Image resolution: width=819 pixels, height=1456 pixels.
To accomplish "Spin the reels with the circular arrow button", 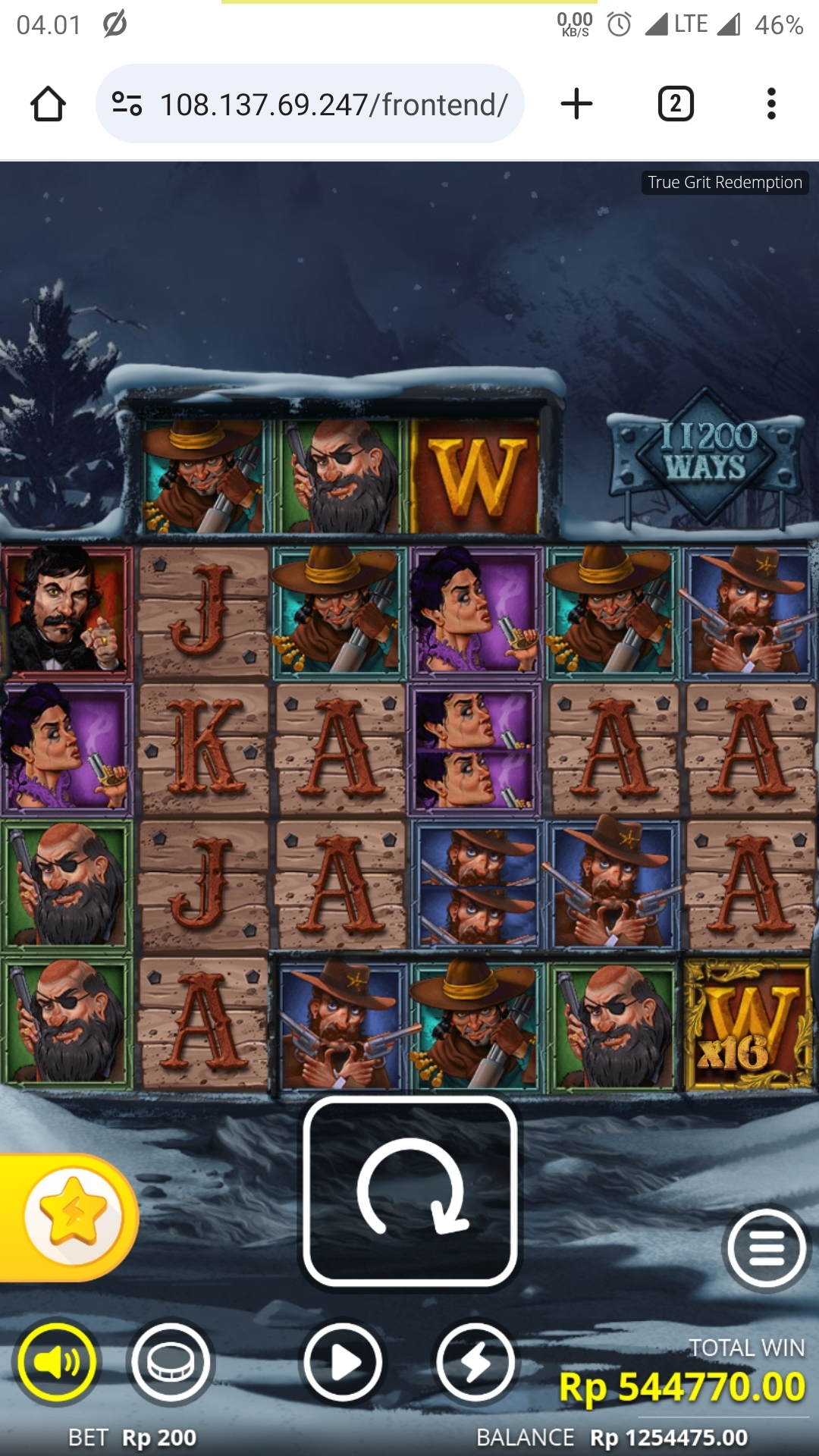I will pos(410,1191).
